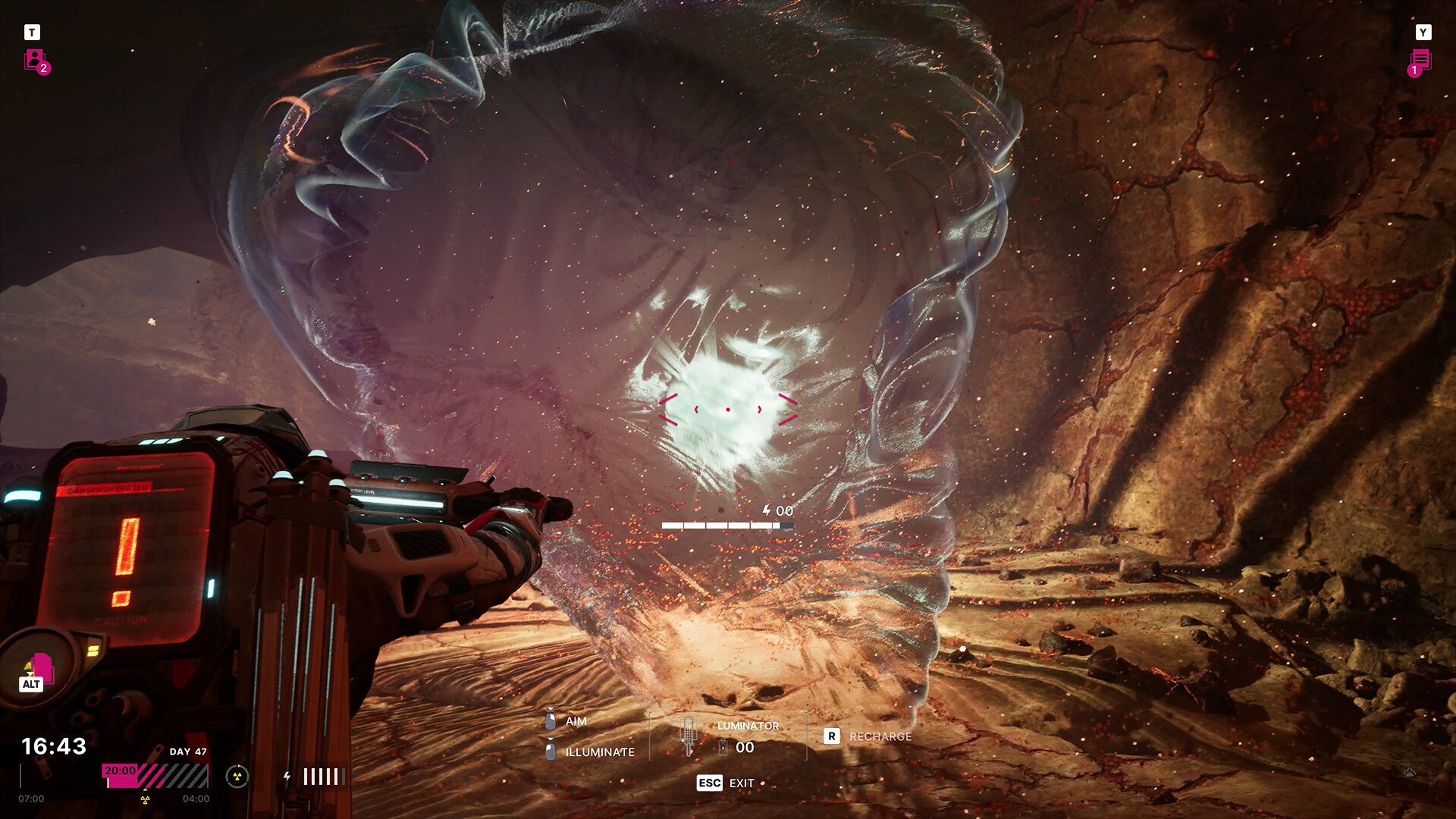Open the crew icon with badge 2
The width and height of the screenshot is (1456, 819).
point(35,59)
